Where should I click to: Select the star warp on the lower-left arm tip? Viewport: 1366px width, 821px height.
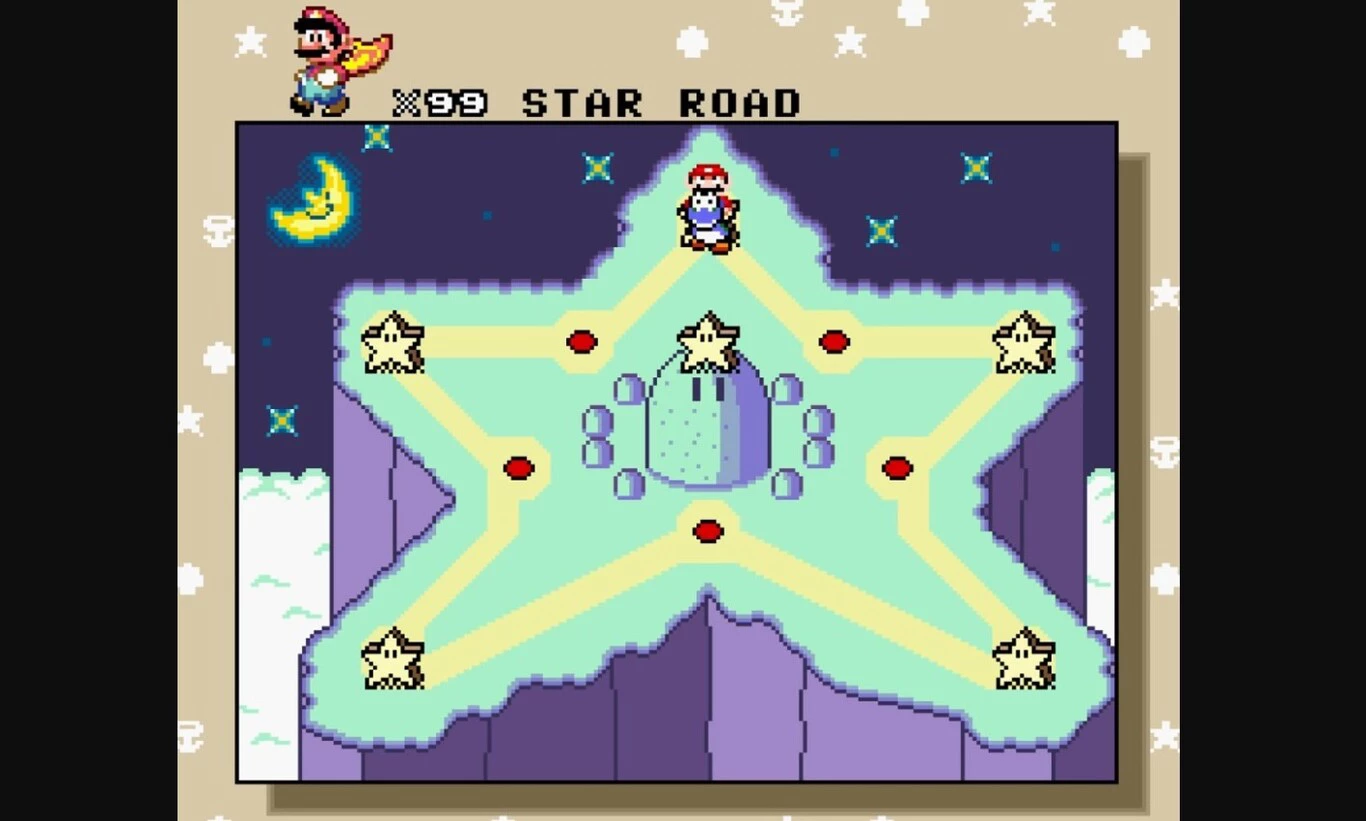[392, 659]
